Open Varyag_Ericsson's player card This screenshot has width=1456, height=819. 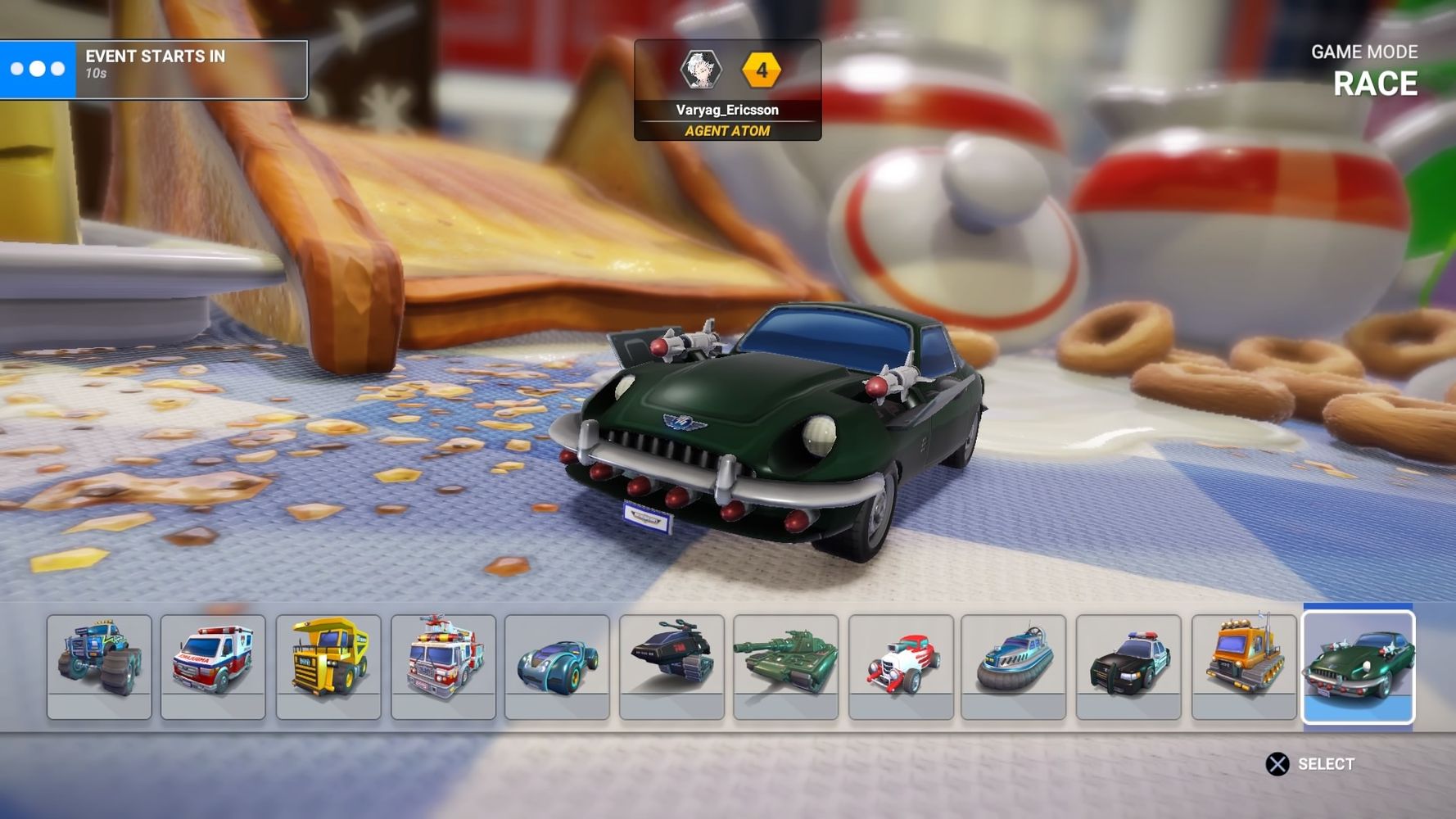click(727, 90)
